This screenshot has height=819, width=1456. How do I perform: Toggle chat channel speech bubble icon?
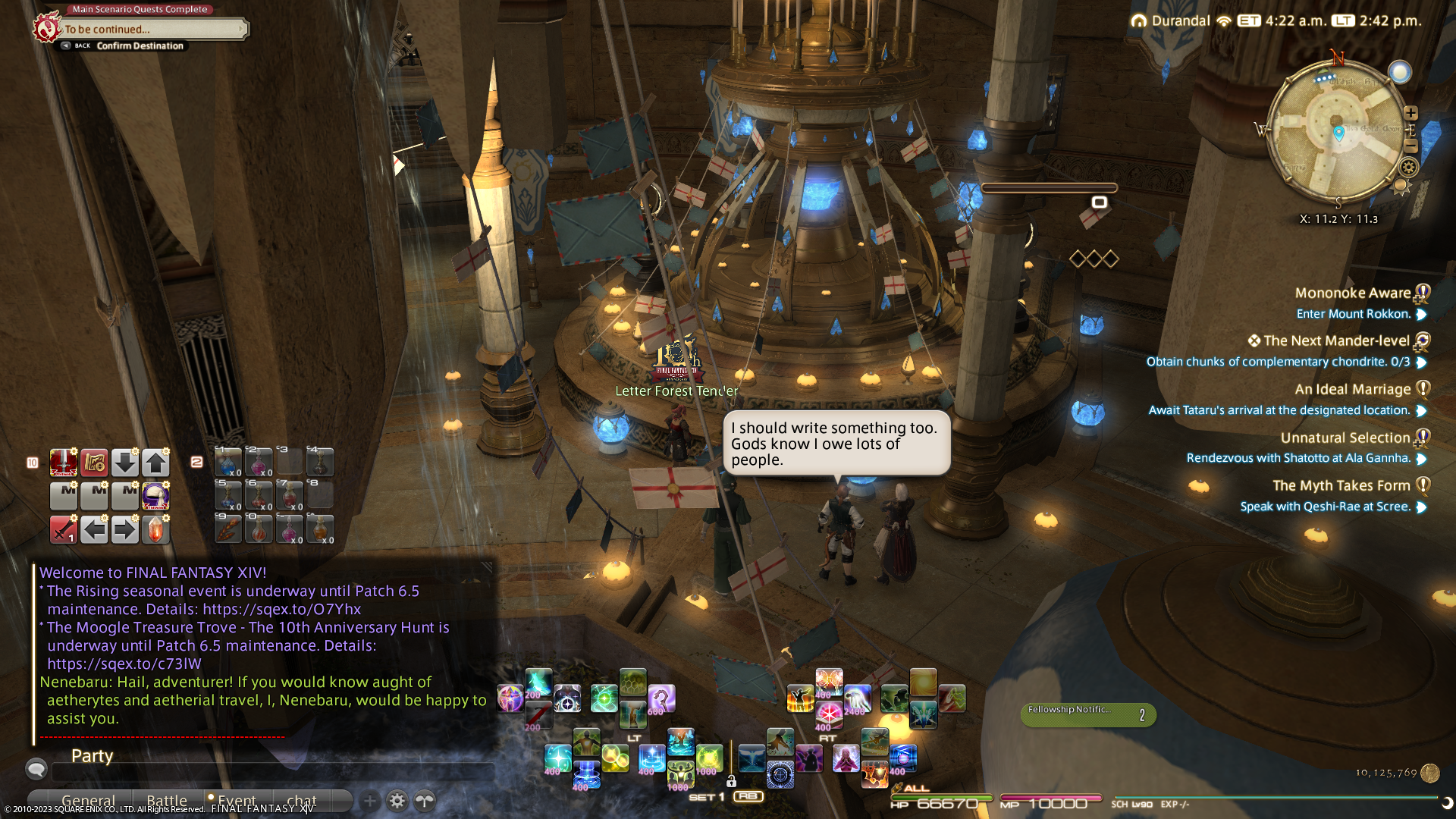pyautogui.click(x=36, y=770)
